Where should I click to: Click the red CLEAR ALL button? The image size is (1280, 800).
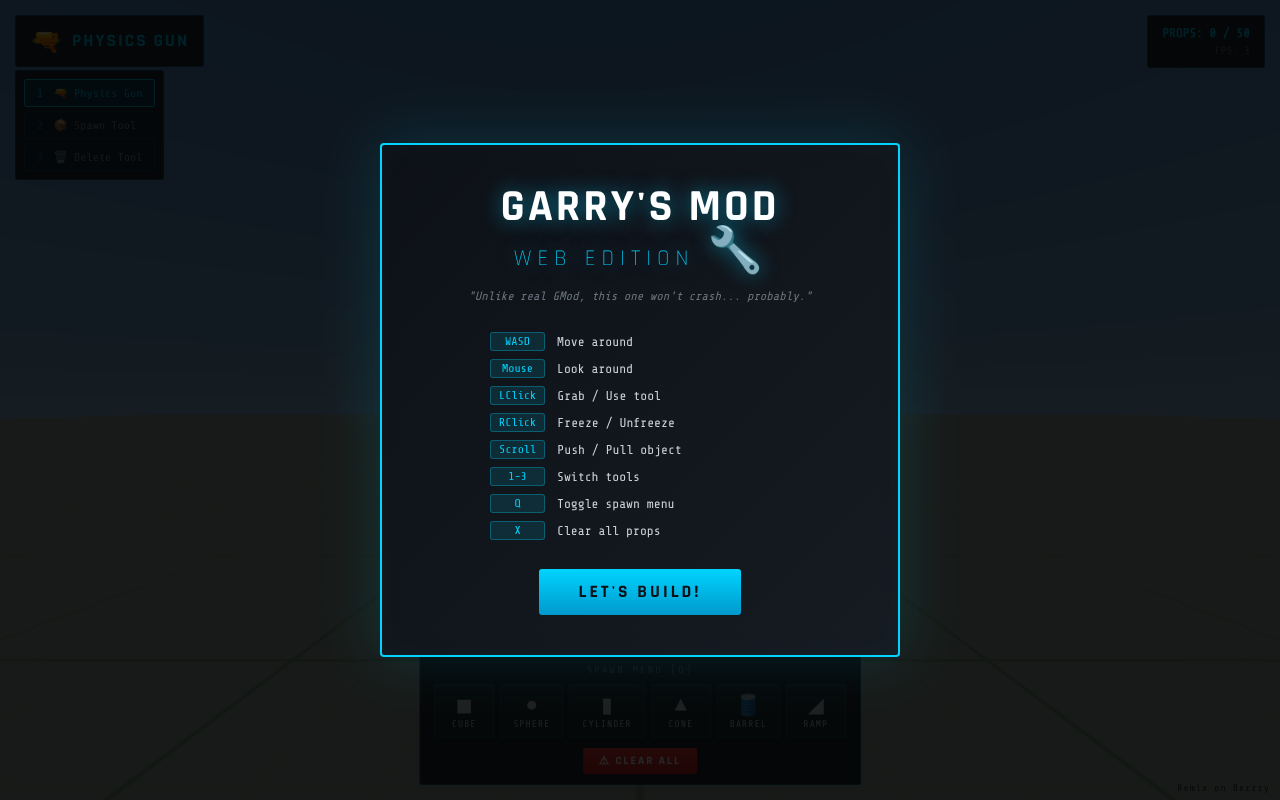(640, 760)
